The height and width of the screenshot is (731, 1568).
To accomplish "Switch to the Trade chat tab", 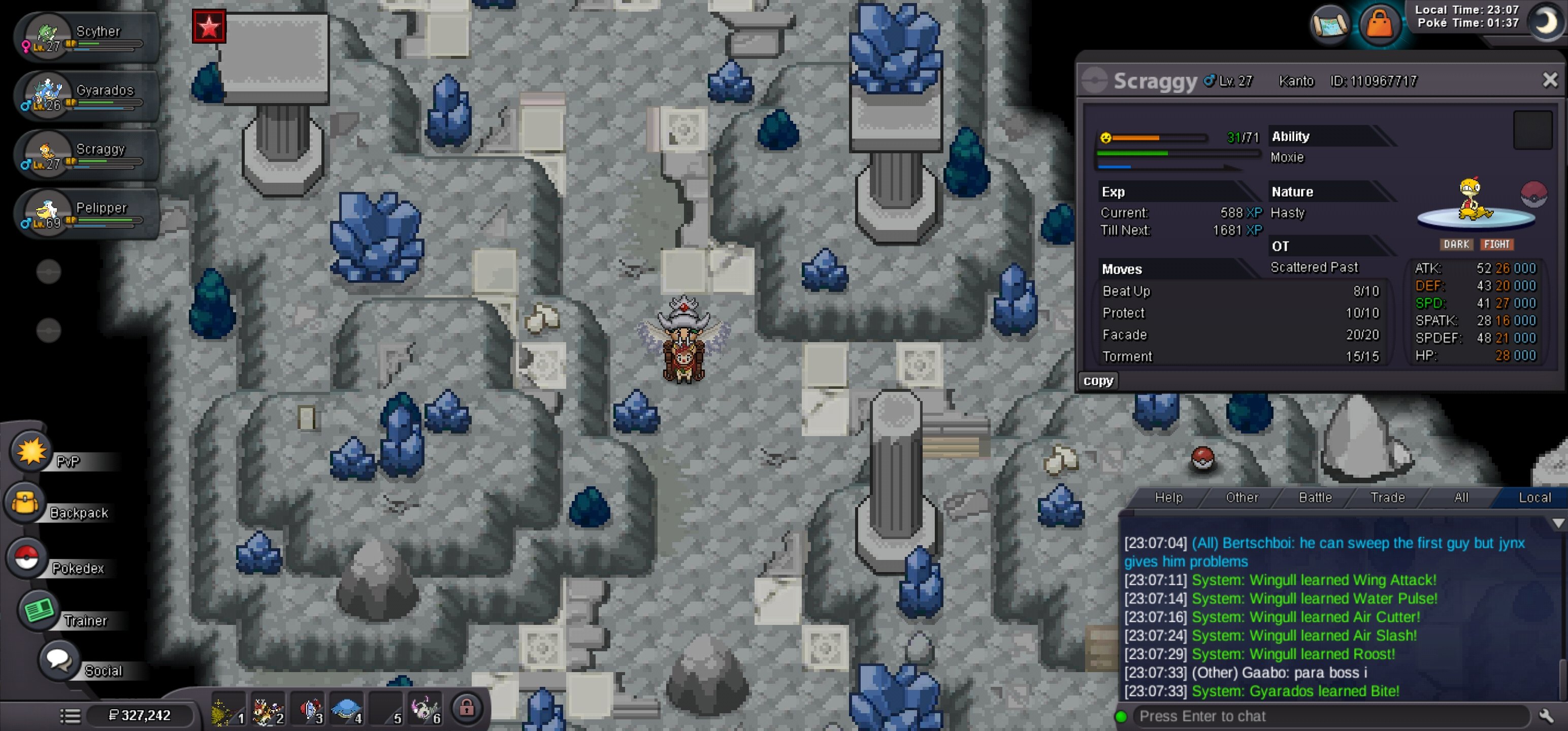I will [1387, 498].
